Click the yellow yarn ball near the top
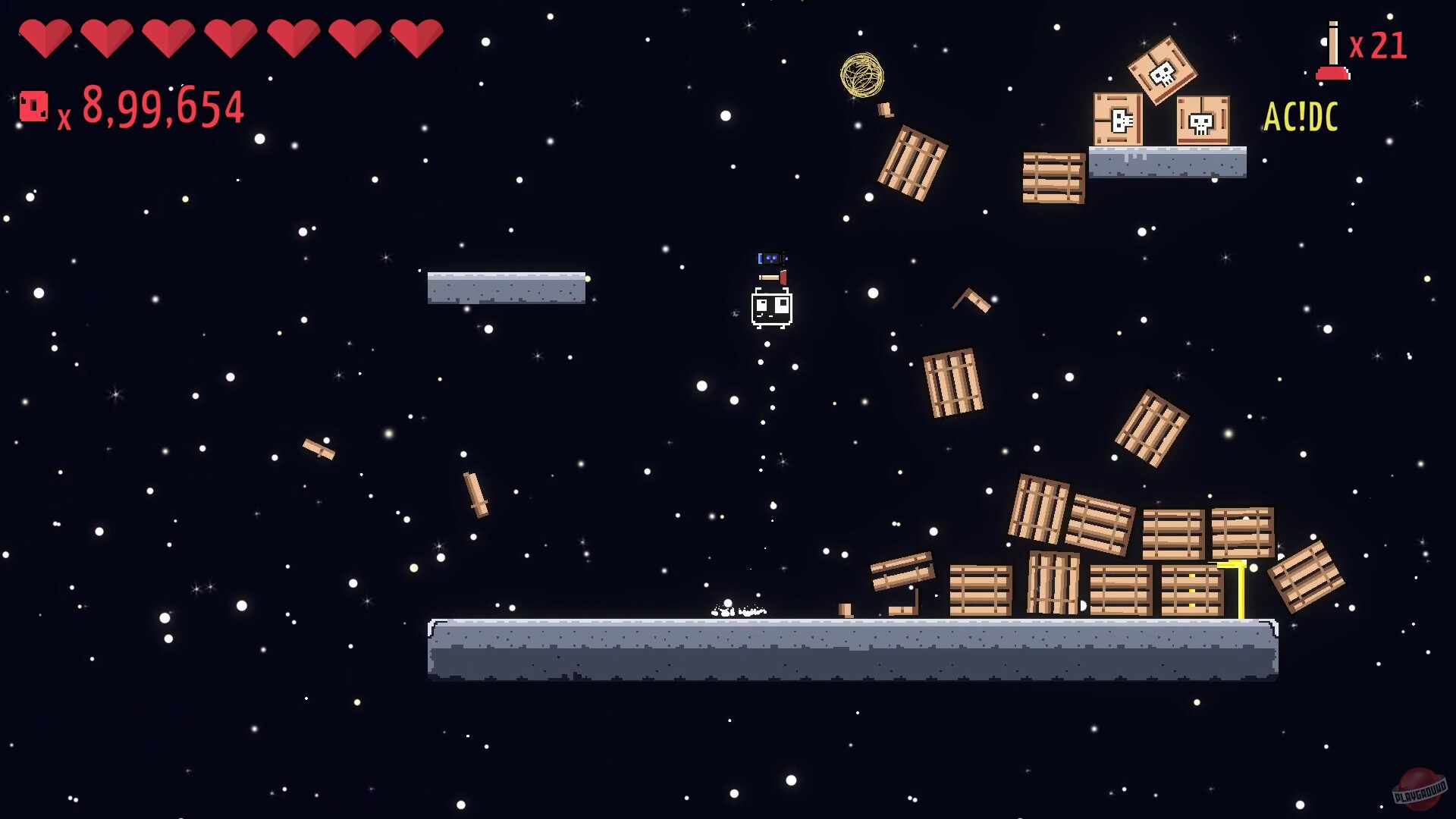 click(863, 76)
